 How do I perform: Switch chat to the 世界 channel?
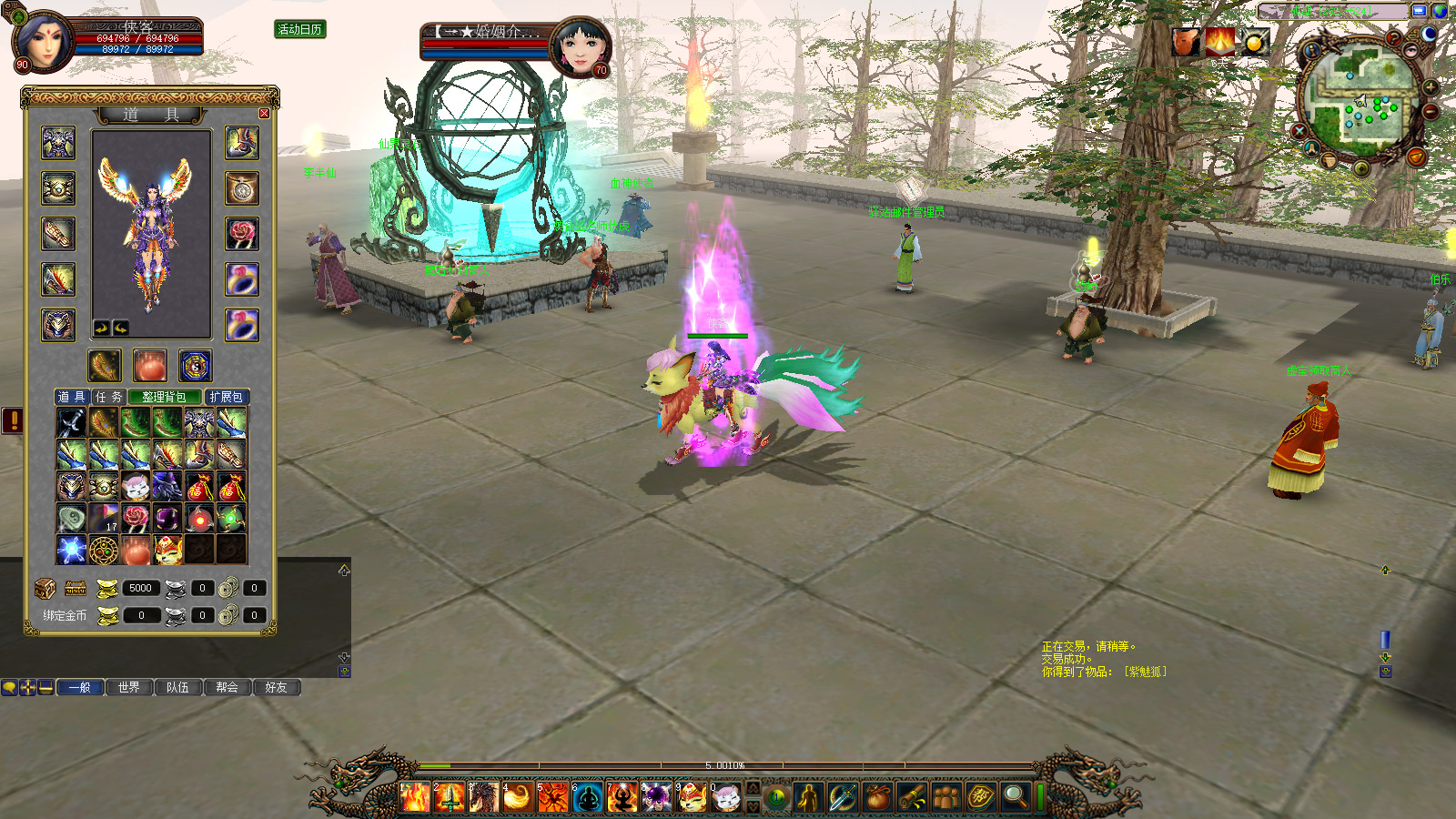(129, 687)
